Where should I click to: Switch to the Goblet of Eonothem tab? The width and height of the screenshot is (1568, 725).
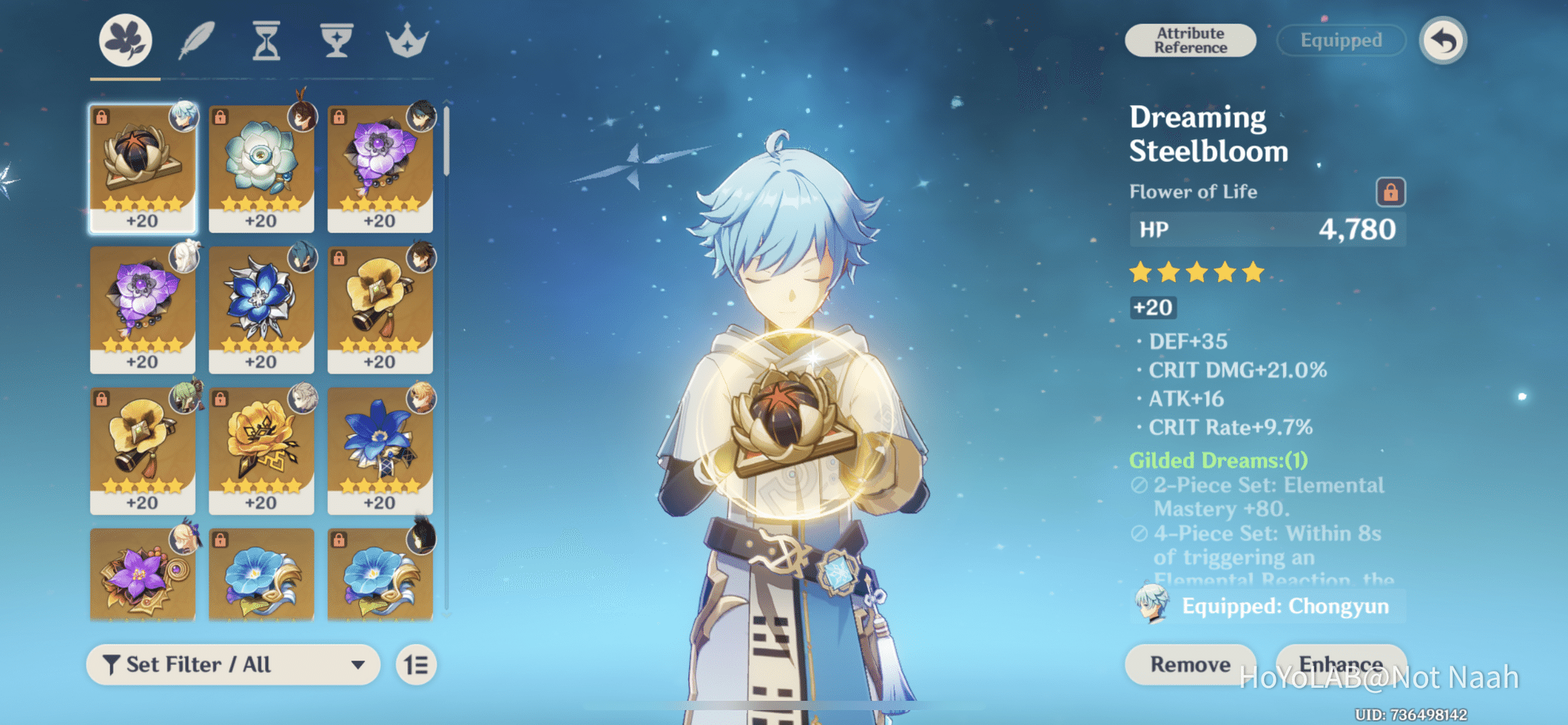tap(336, 41)
